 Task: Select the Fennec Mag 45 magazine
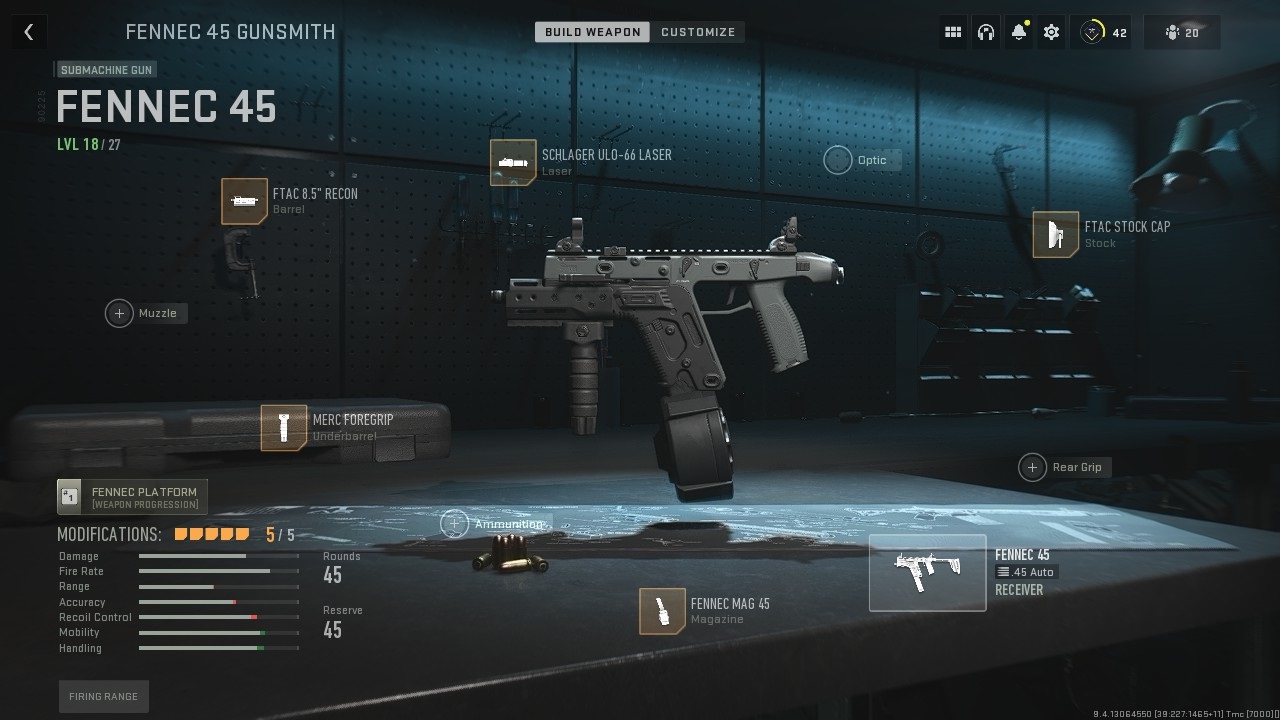coord(661,611)
